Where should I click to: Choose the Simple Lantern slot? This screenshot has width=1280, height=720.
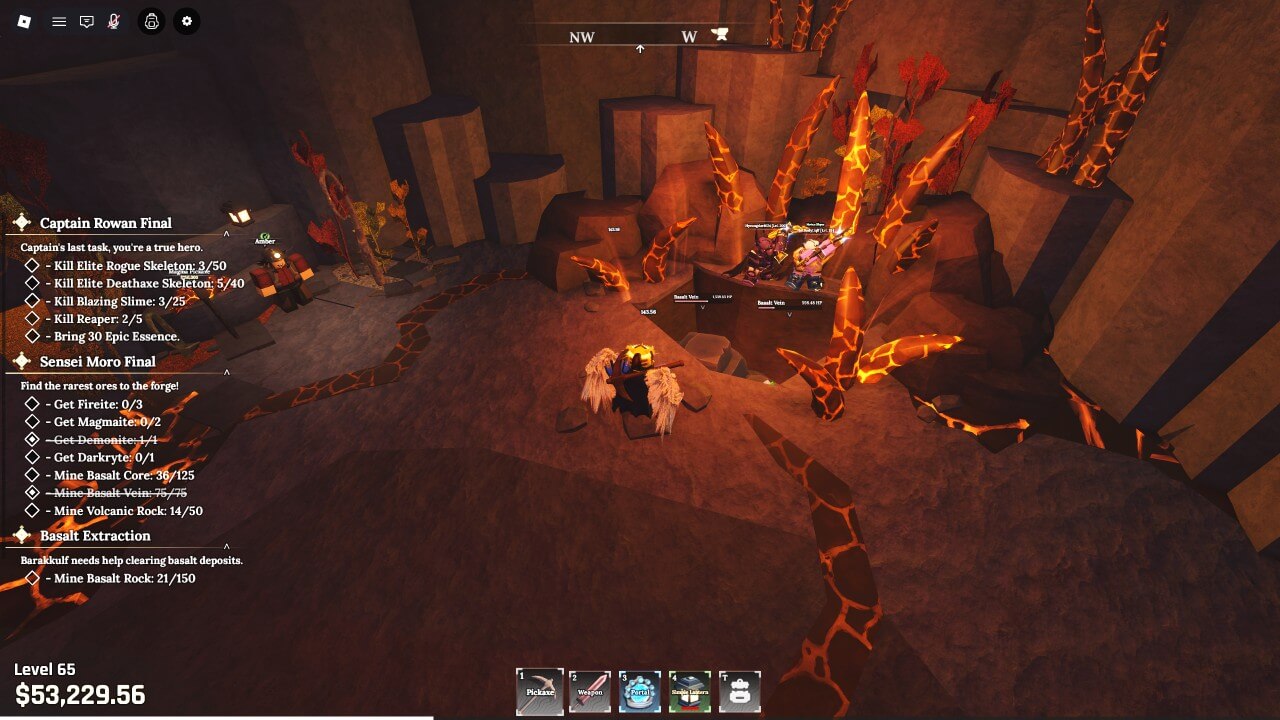coord(690,692)
